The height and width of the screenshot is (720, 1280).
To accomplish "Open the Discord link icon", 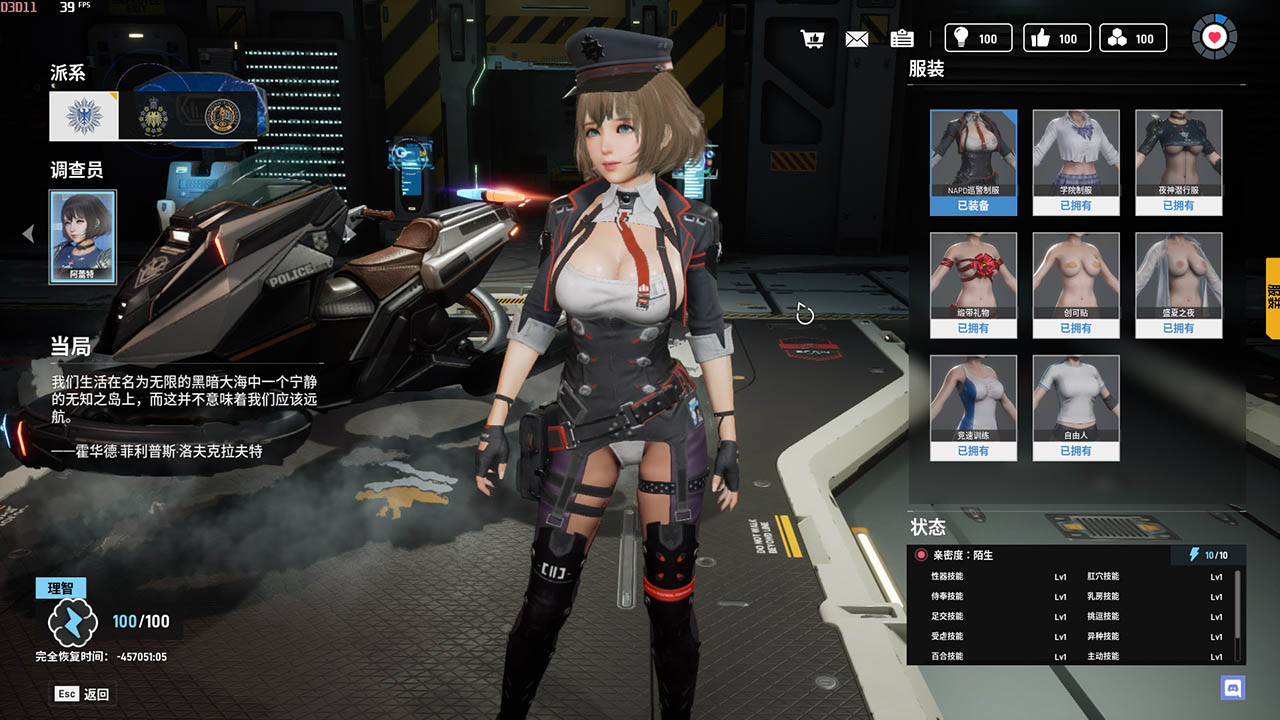I will click(x=1232, y=687).
